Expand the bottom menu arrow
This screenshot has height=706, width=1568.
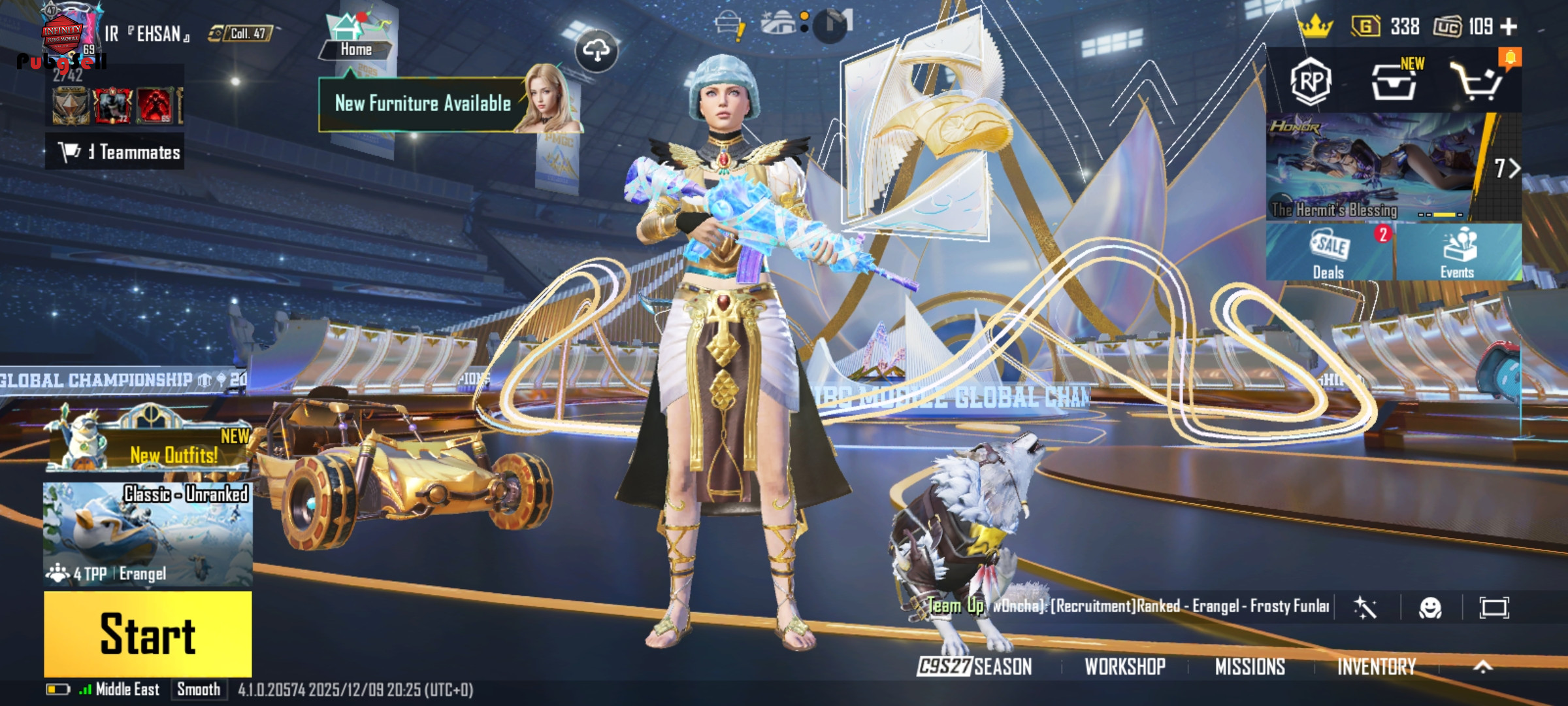click(x=1483, y=667)
